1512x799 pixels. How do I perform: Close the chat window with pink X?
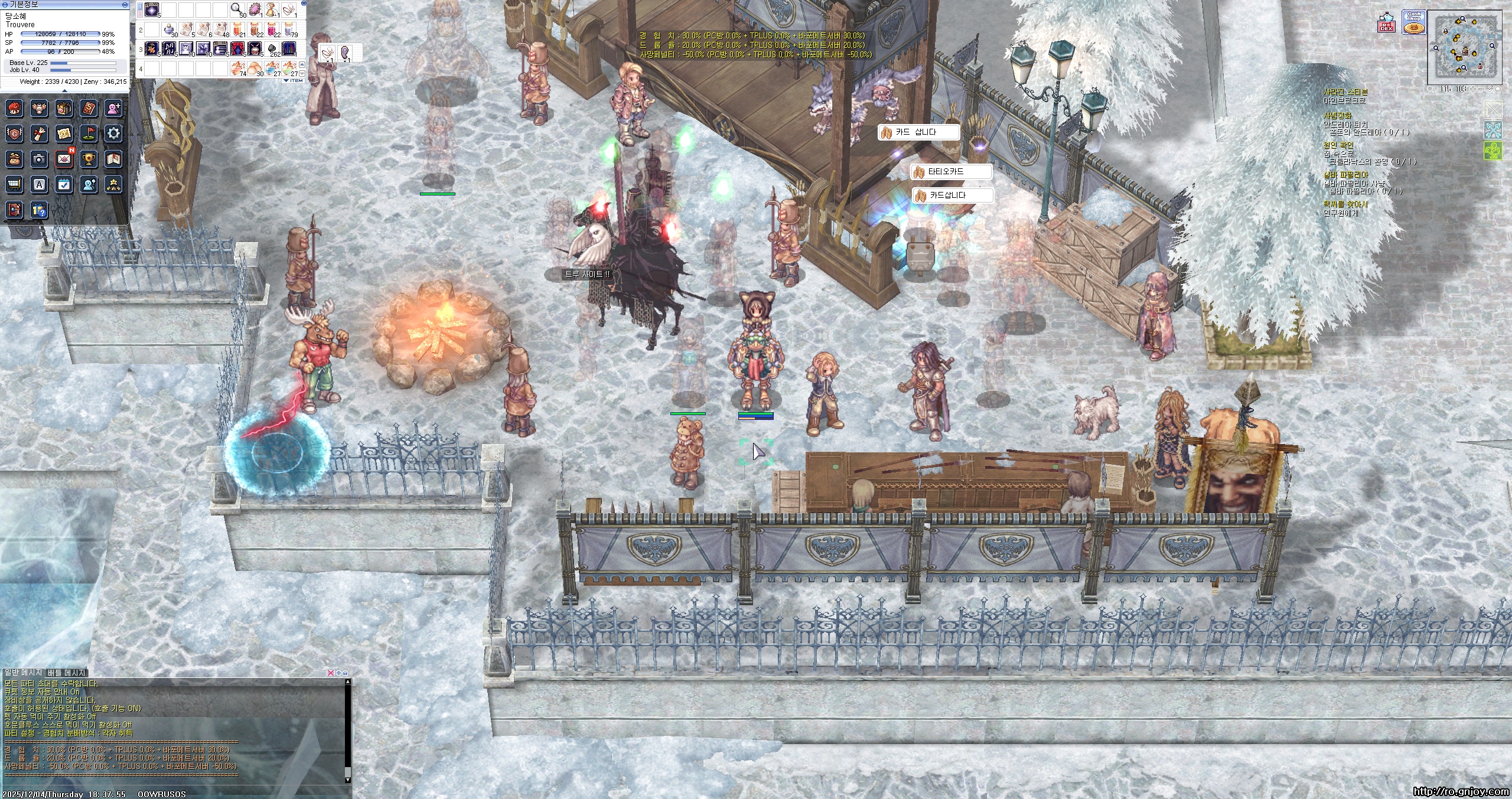[331, 673]
